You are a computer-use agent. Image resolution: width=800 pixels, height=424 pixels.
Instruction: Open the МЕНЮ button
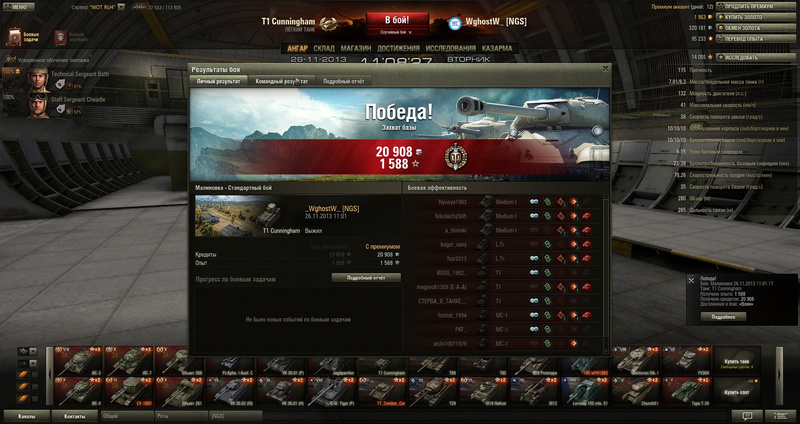(19, 5)
